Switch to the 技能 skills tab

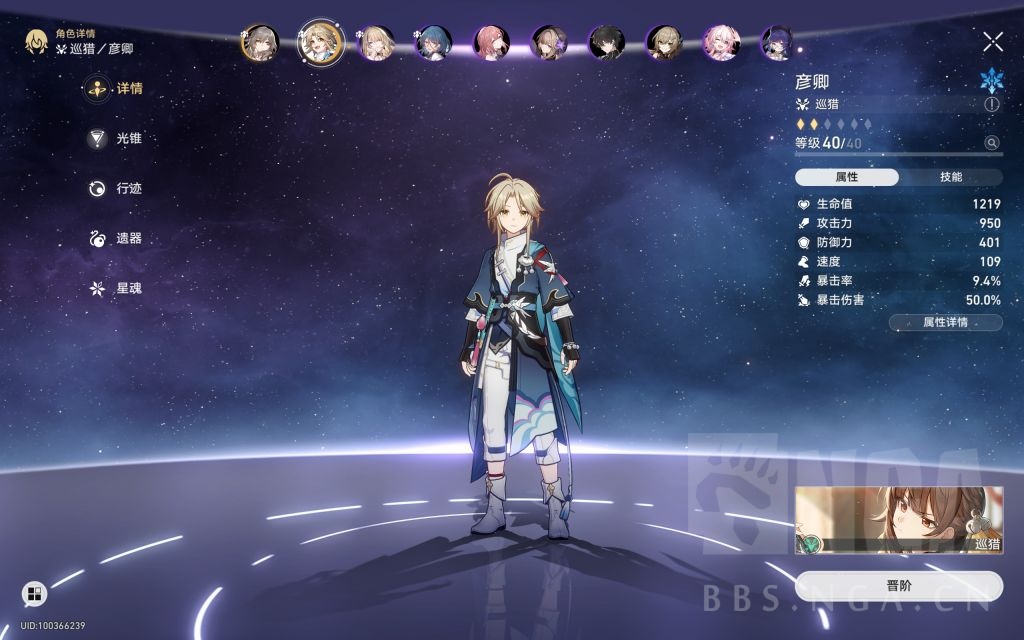951,177
